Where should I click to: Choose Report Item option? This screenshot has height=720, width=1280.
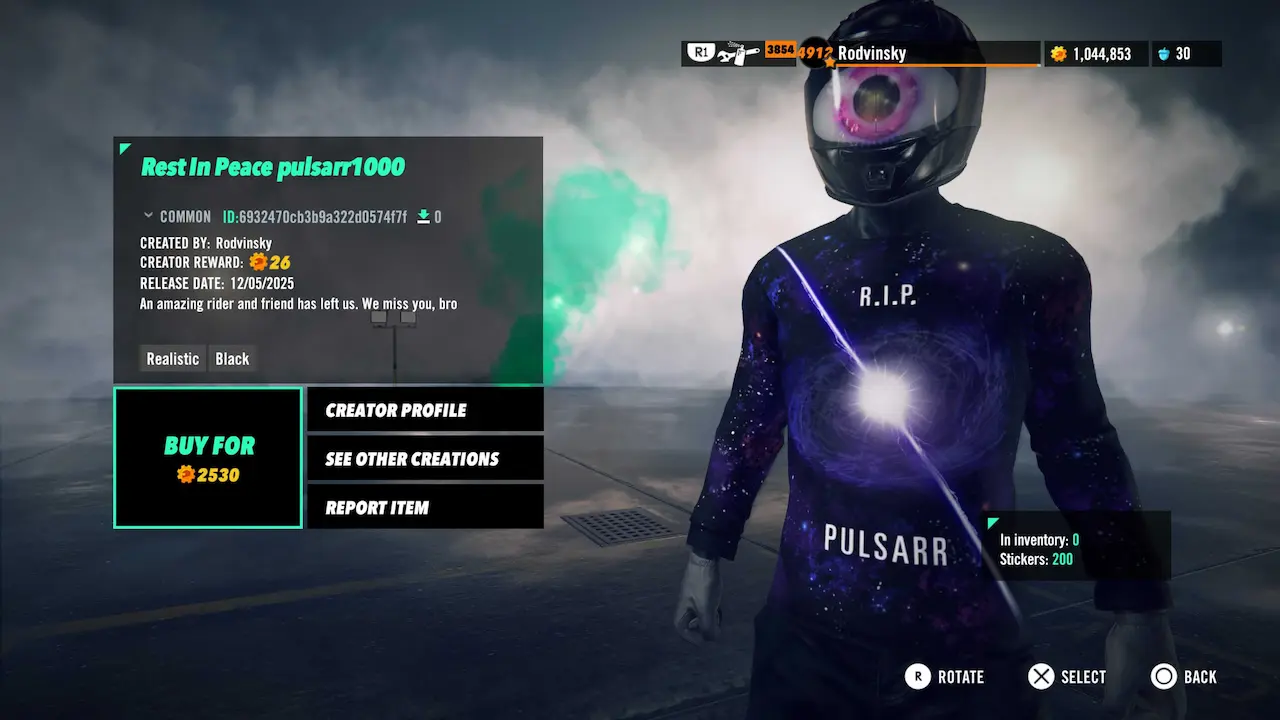point(425,508)
